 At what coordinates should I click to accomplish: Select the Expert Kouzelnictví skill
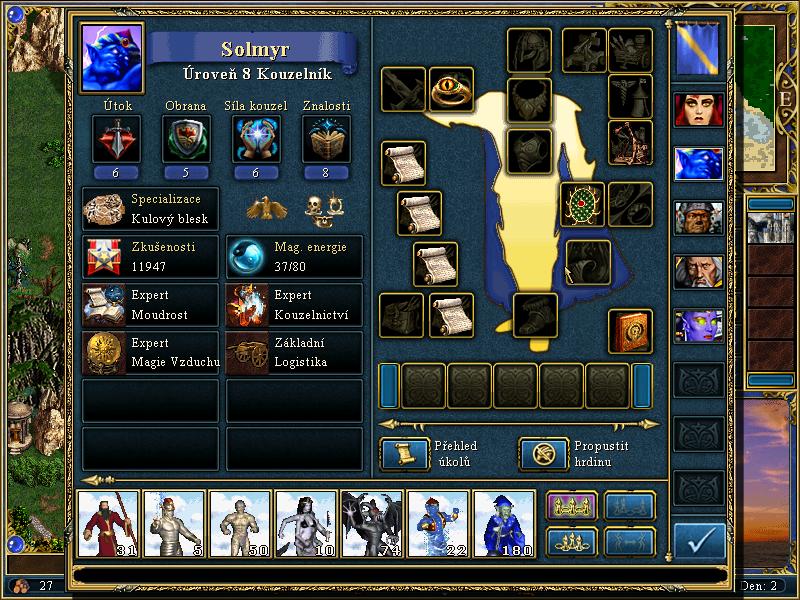click(294, 305)
